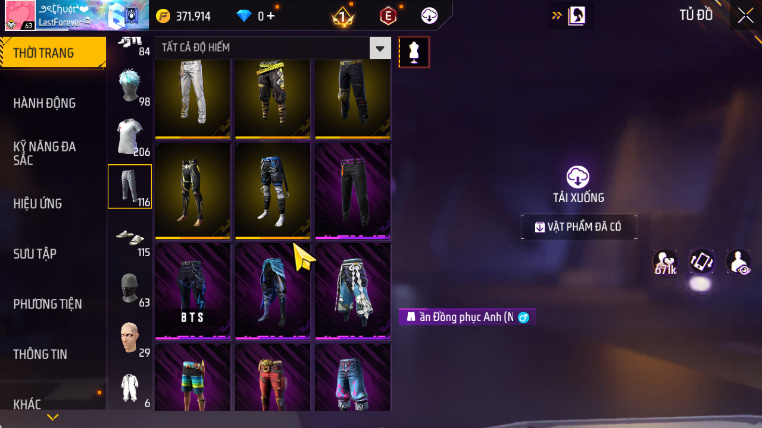Close the Tủ Đồ wardrobe screen
The image size is (762, 428).
[x=745, y=15]
